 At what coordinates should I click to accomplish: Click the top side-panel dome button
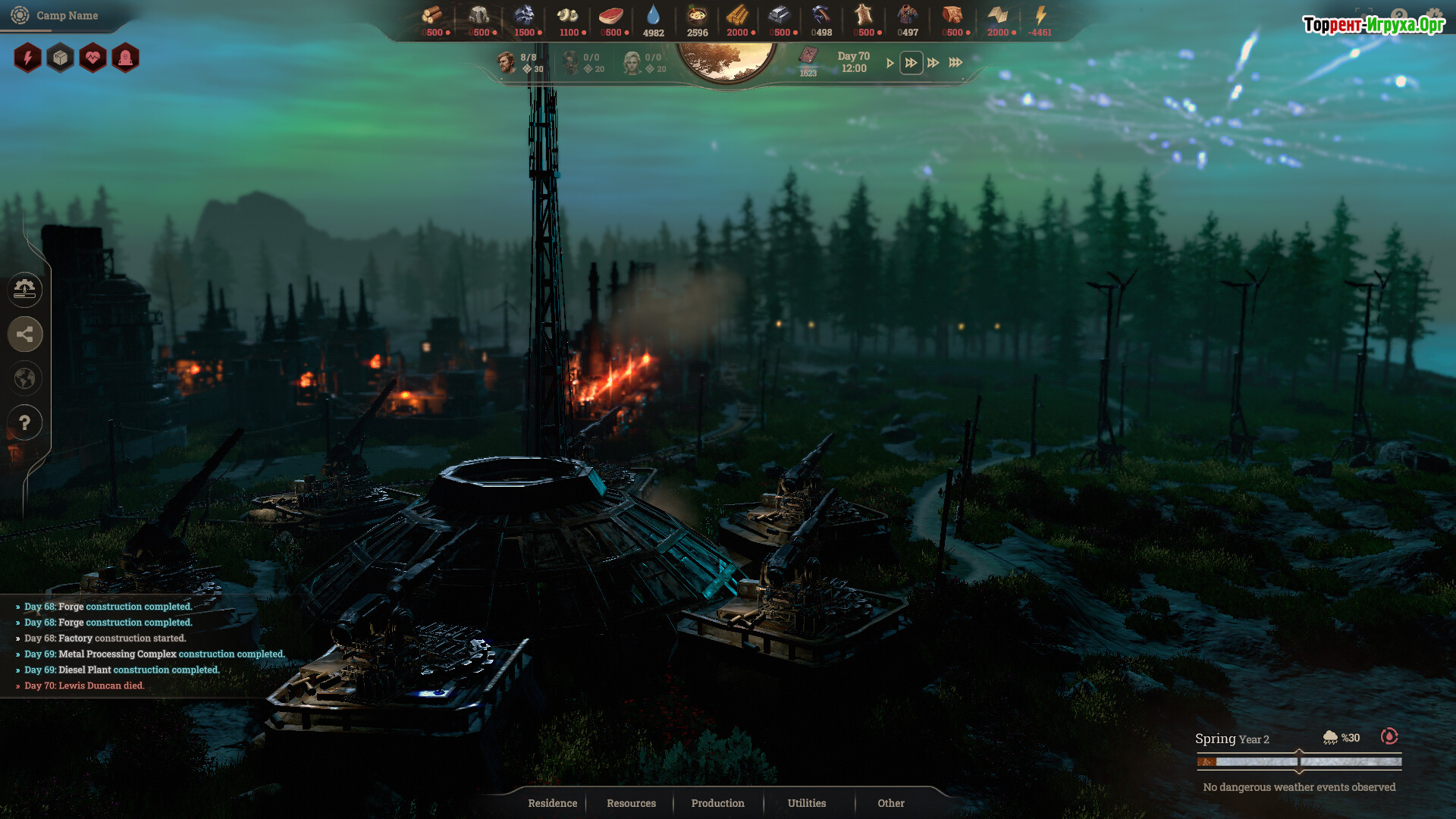pyautogui.click(x=25, y=289)
